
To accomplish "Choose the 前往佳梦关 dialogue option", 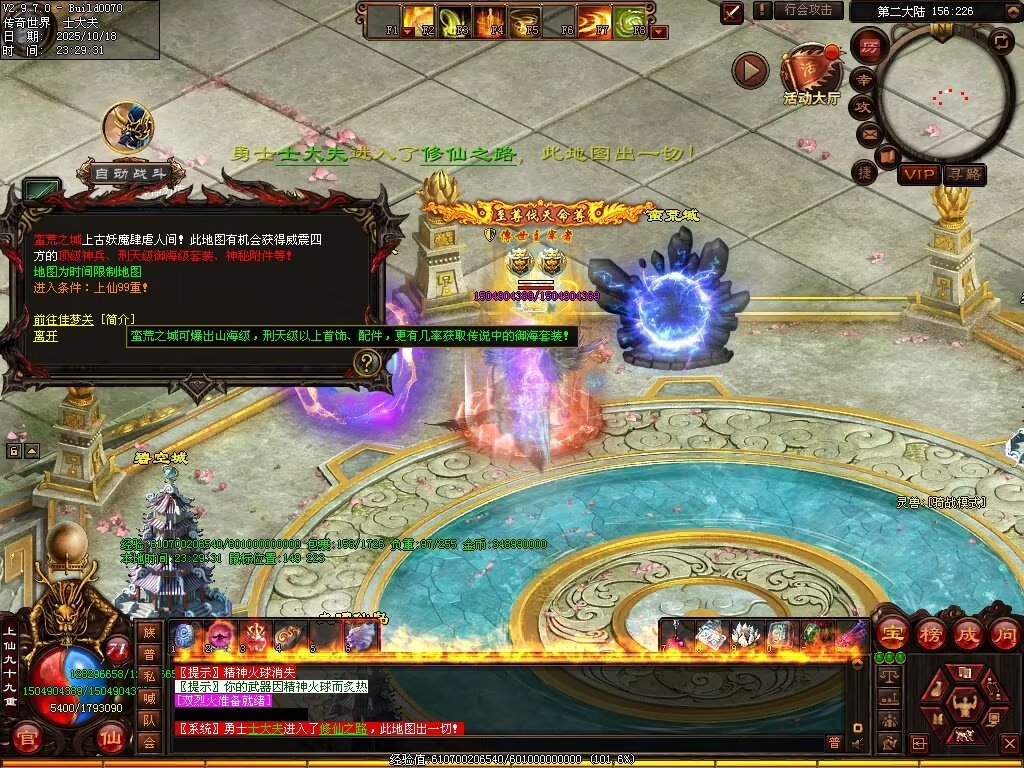I will tap(62, 318).
